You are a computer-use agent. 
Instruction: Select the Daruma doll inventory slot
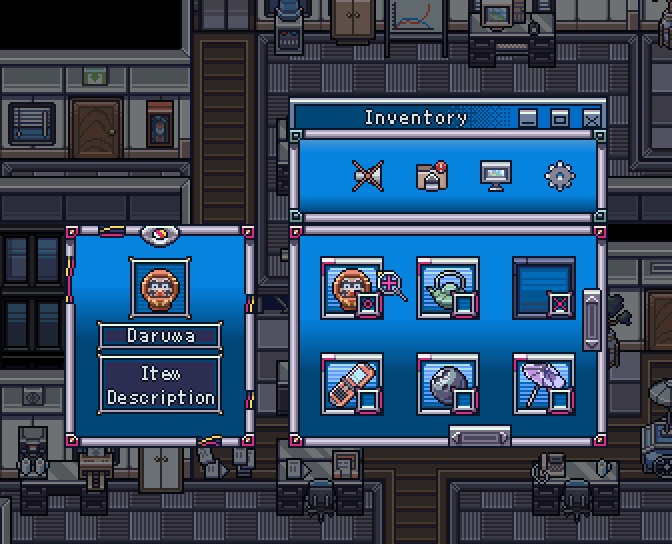[351, 288]
